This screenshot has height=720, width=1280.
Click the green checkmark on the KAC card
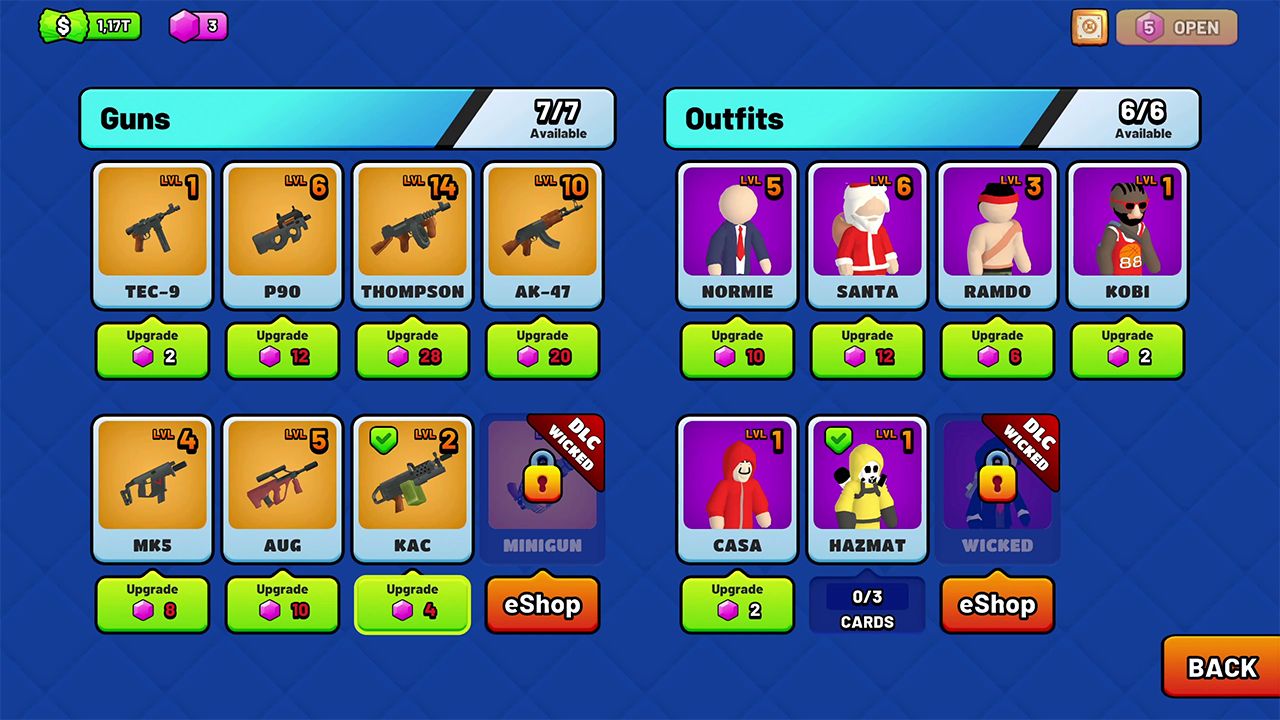382,438
